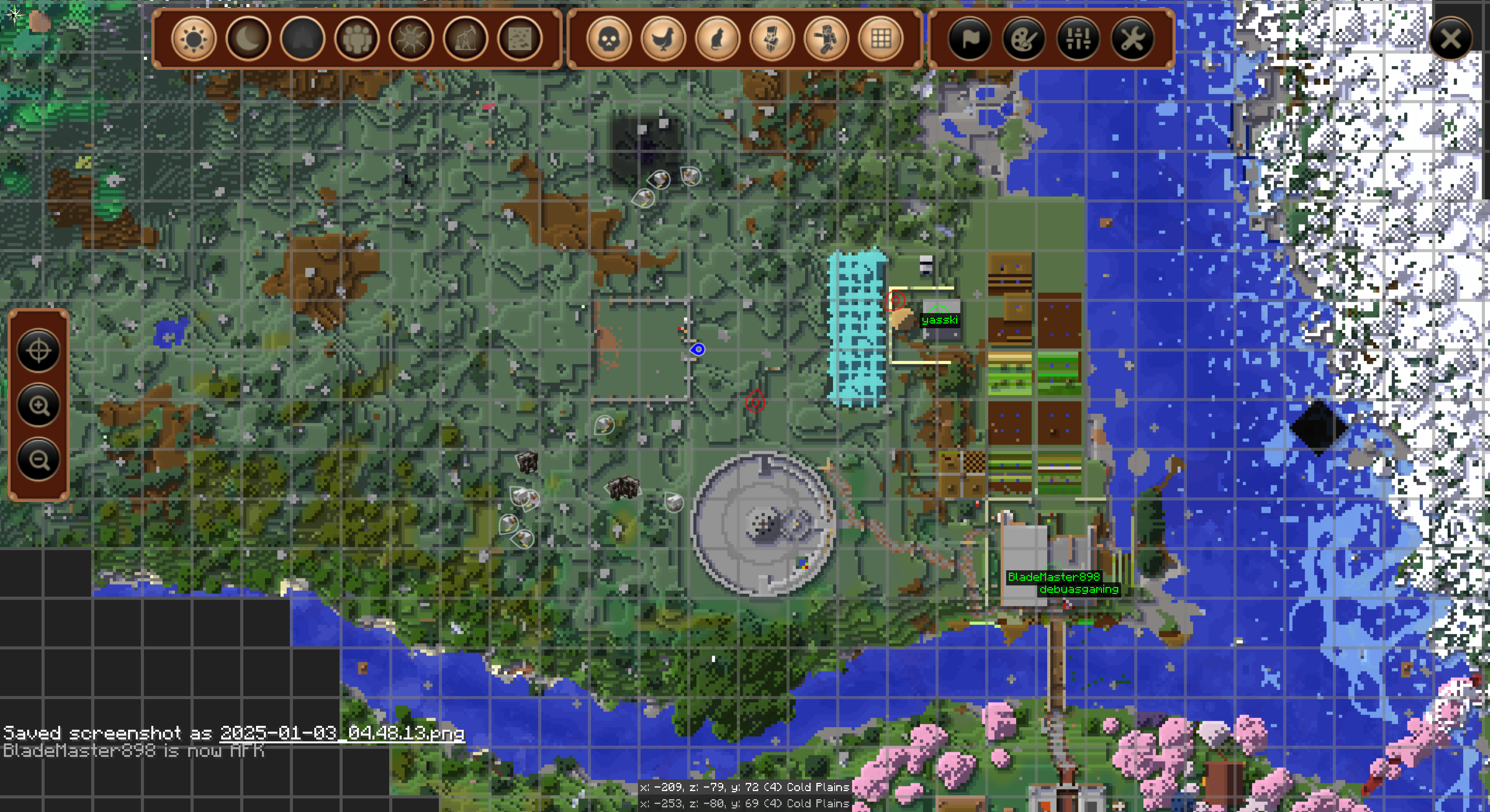Click the crosshair follow-player button
The width and height of the screenshot is (1490, 812).
[39, 350]
